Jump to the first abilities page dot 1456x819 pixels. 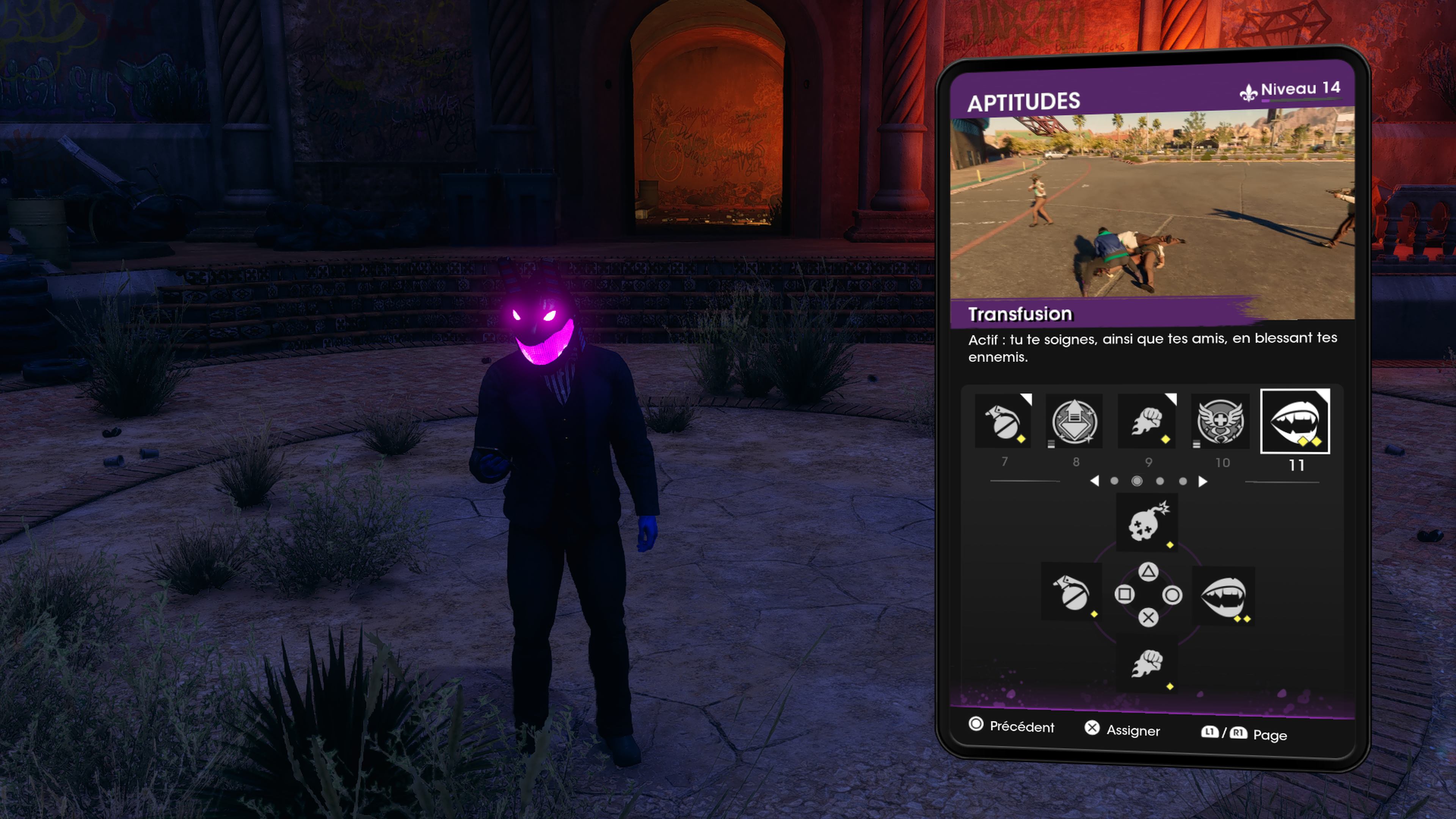(x=1114, y=481)
